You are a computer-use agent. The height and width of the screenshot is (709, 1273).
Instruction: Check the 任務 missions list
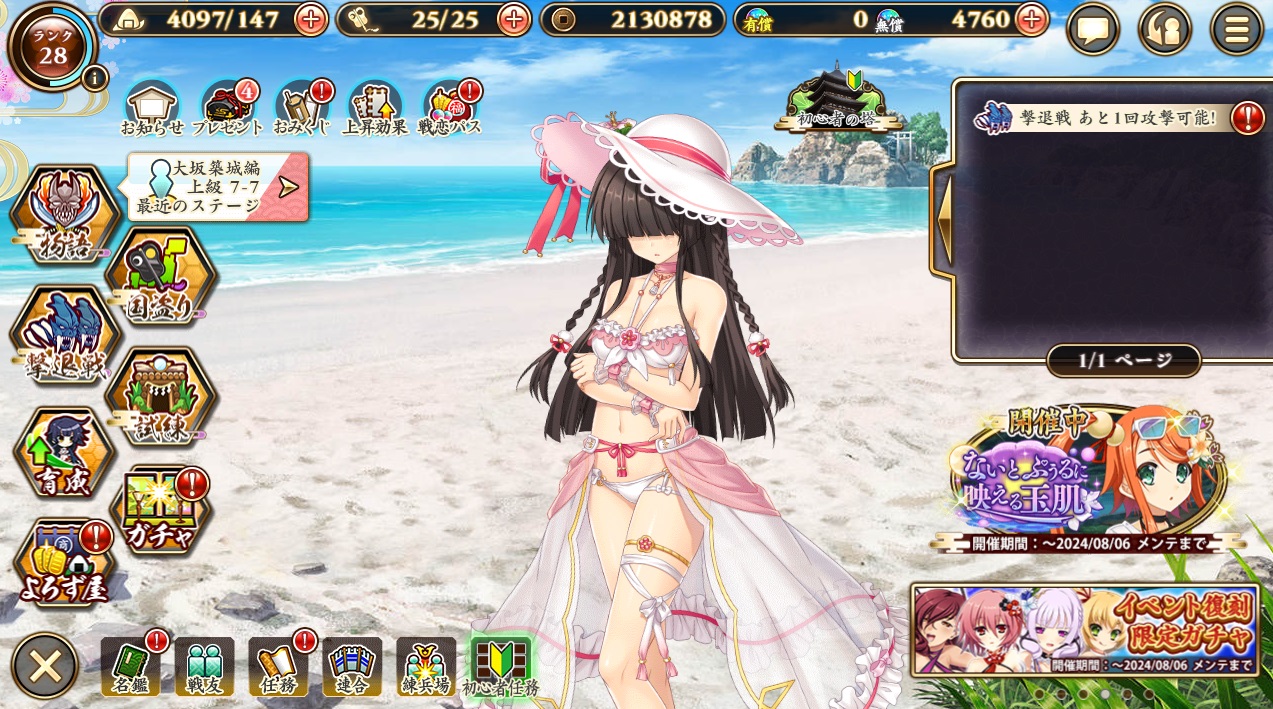pyautogui.click(x=278, y=666)
